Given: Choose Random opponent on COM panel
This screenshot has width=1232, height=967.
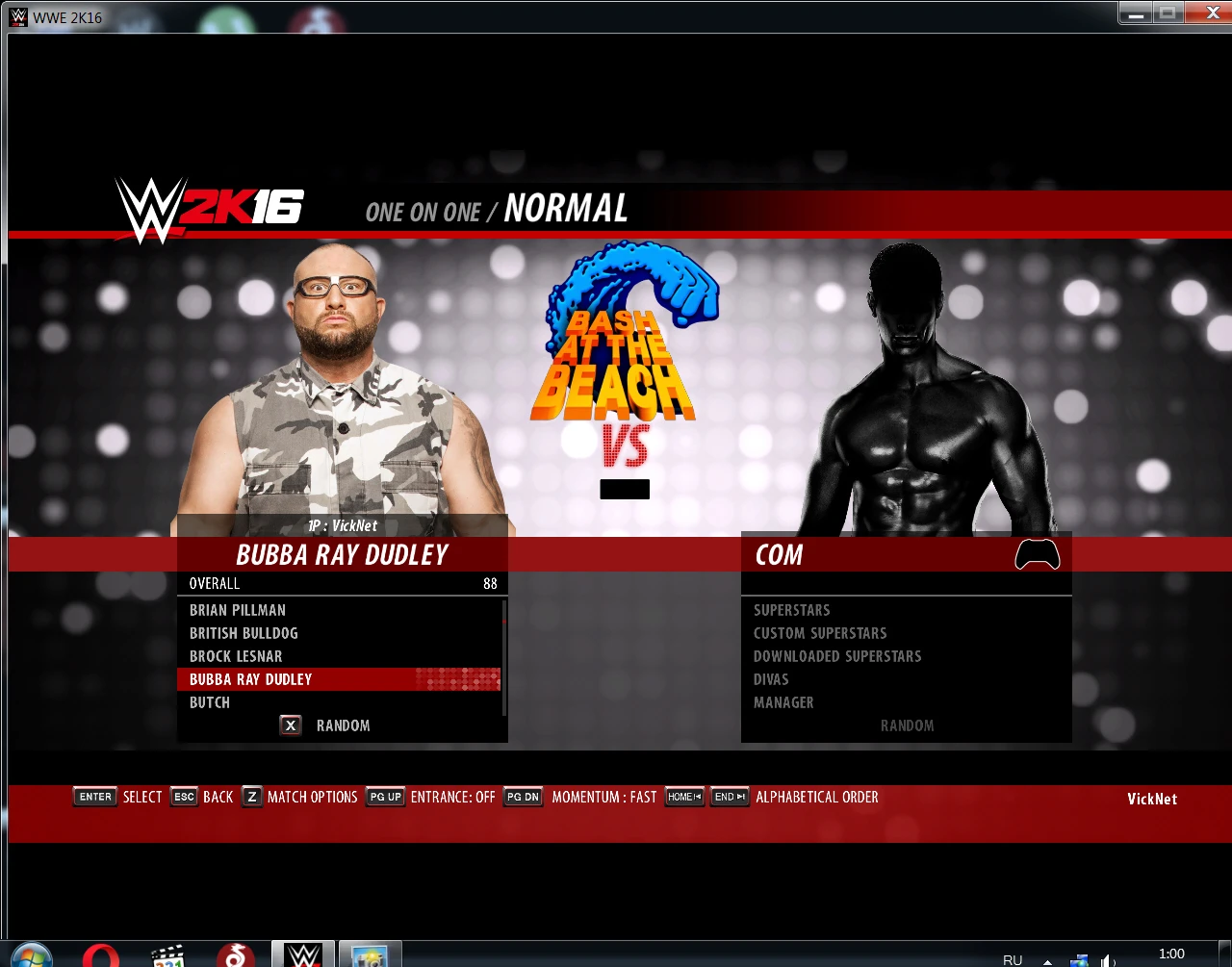Looking at the screenshot, I should (x=907, y=725).
